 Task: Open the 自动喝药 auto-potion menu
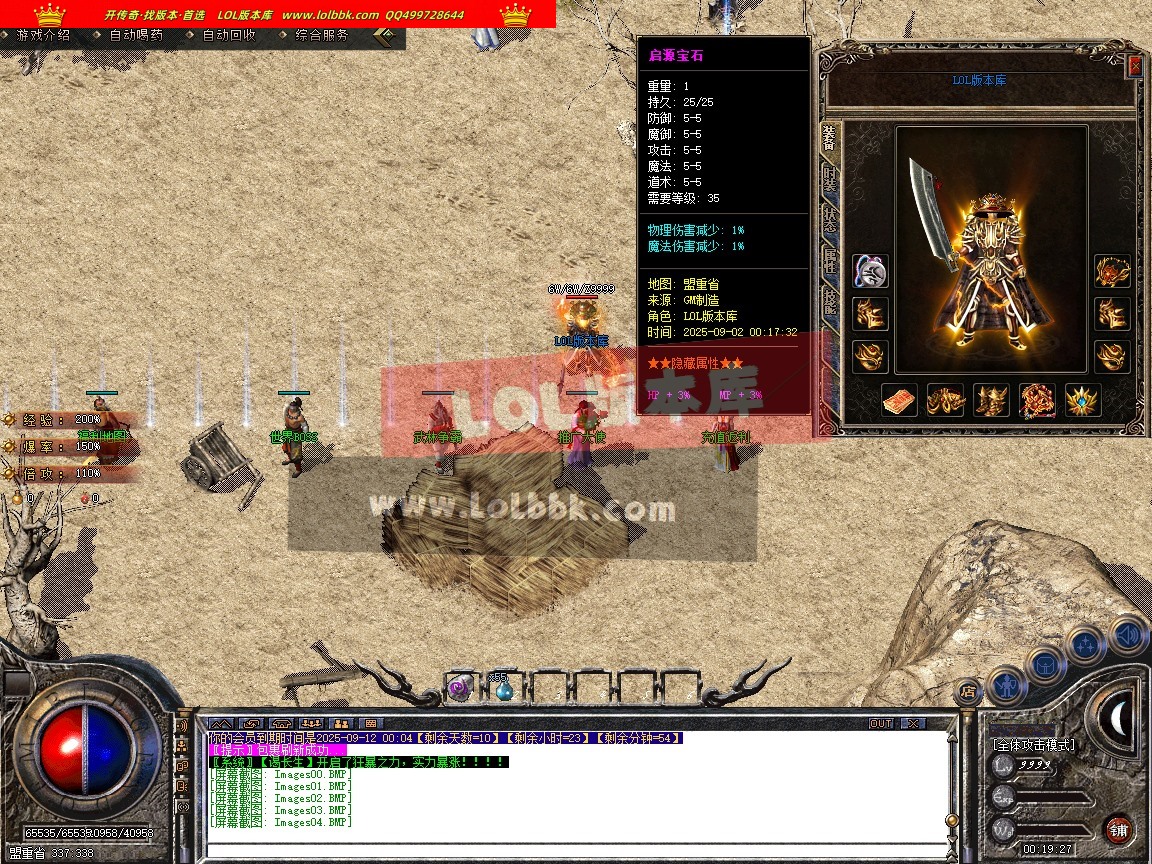click(x=135, y=35)
